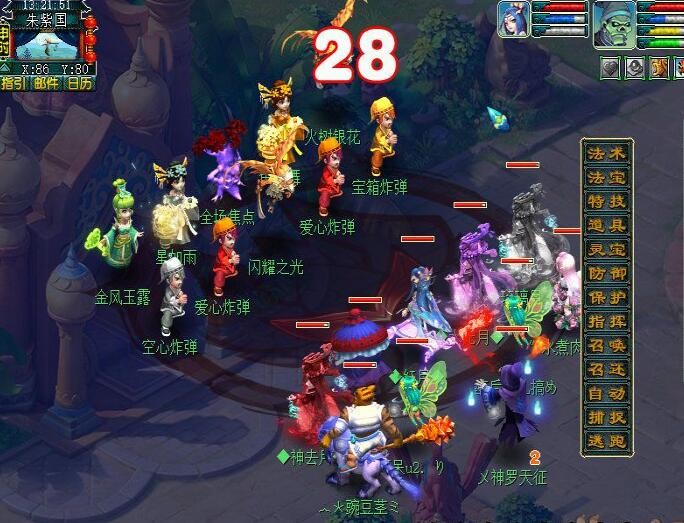Toggle 自动 auto battle

[x=607, y=394]
